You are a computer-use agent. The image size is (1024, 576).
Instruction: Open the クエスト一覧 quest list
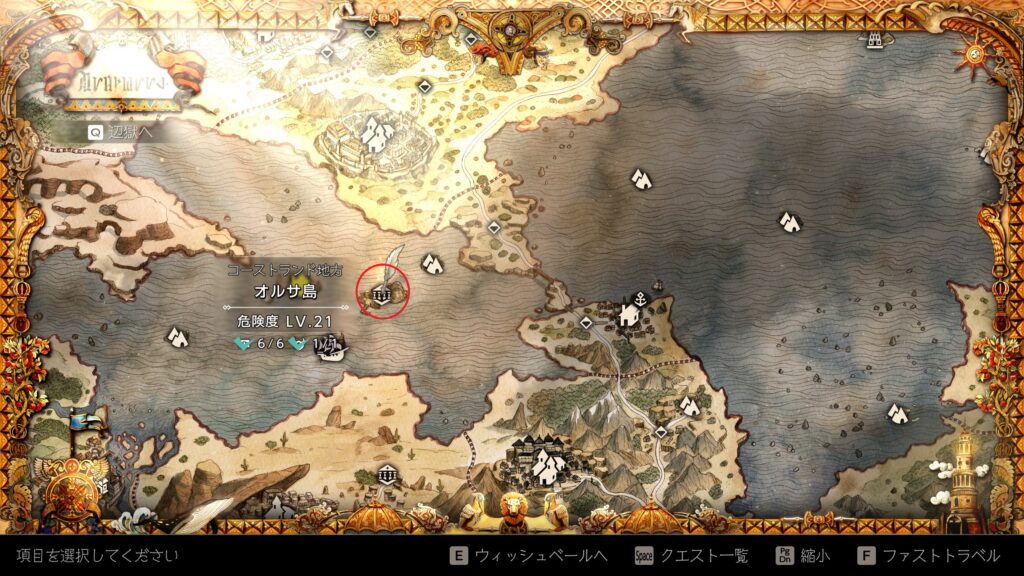(x=691, y=556)
